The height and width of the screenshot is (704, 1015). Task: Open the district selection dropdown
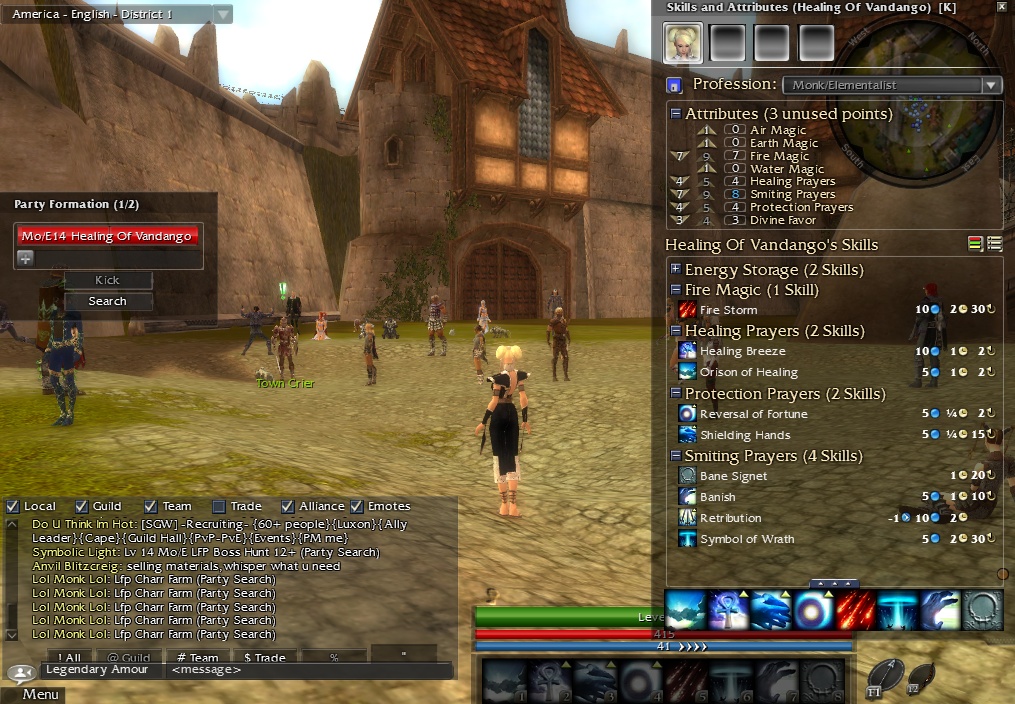(x=223, y=14)
